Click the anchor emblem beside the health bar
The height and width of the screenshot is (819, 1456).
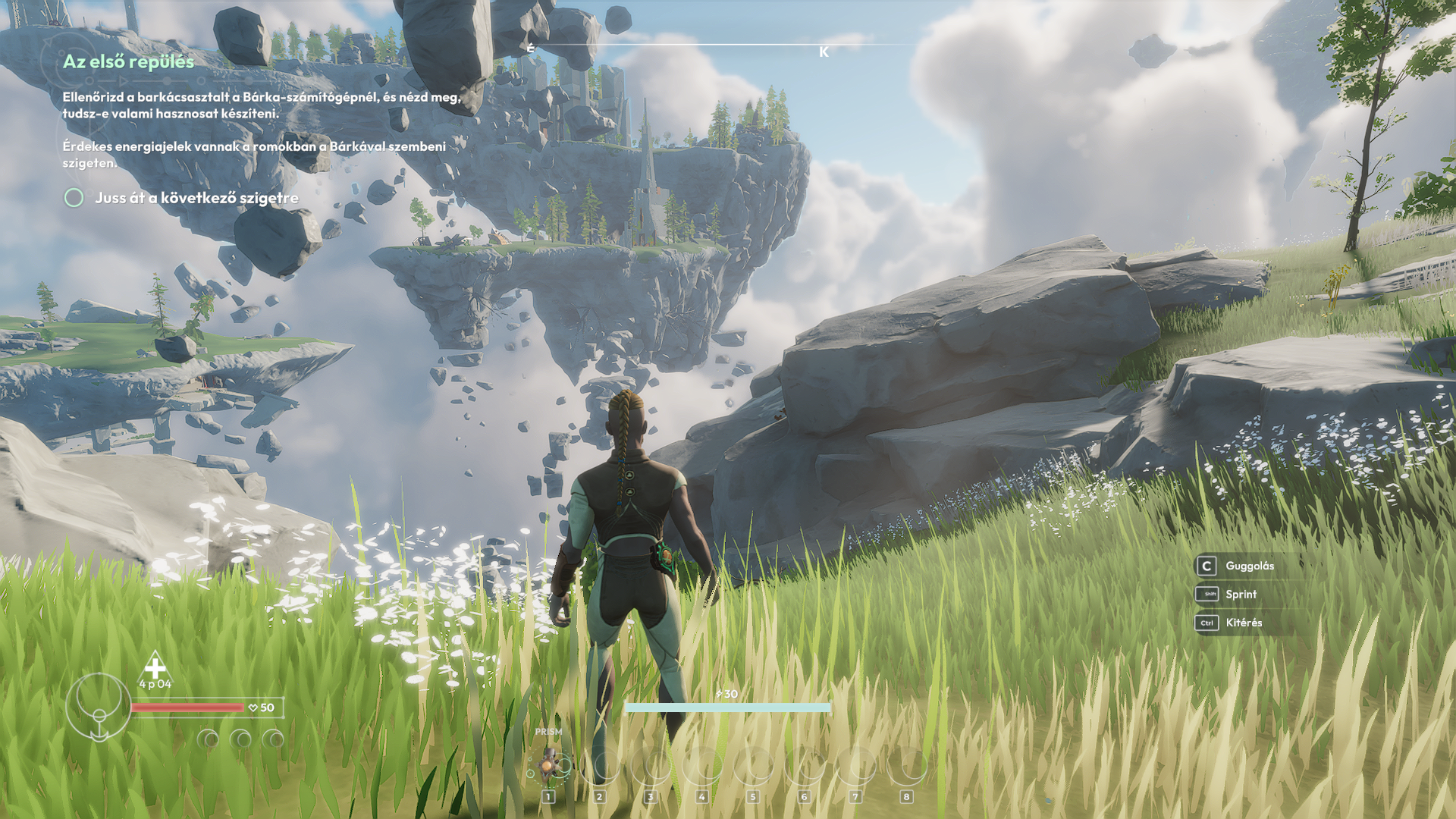pyautogui.click(x=99, y=708)
